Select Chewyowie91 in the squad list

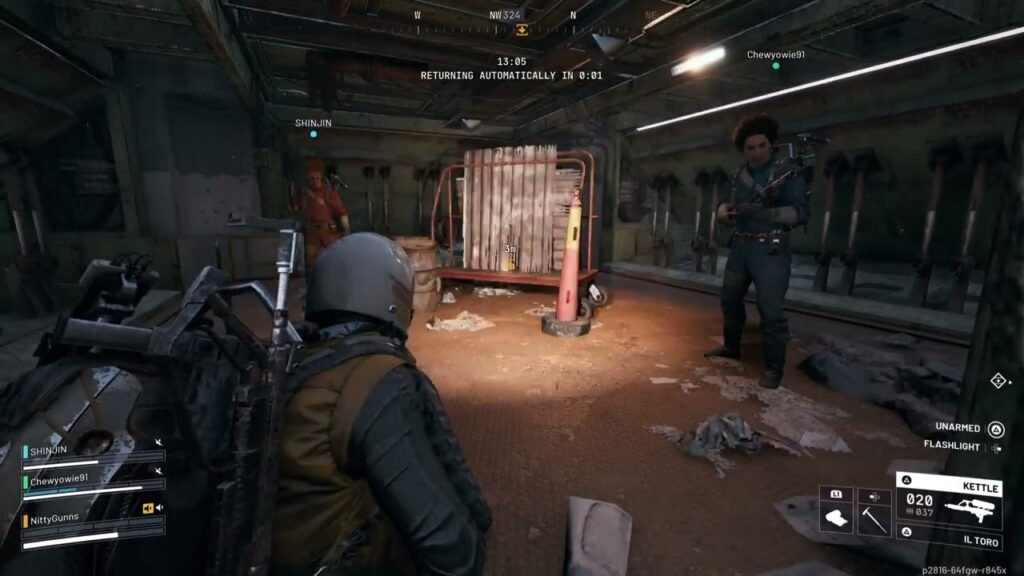tap(58, 480)
